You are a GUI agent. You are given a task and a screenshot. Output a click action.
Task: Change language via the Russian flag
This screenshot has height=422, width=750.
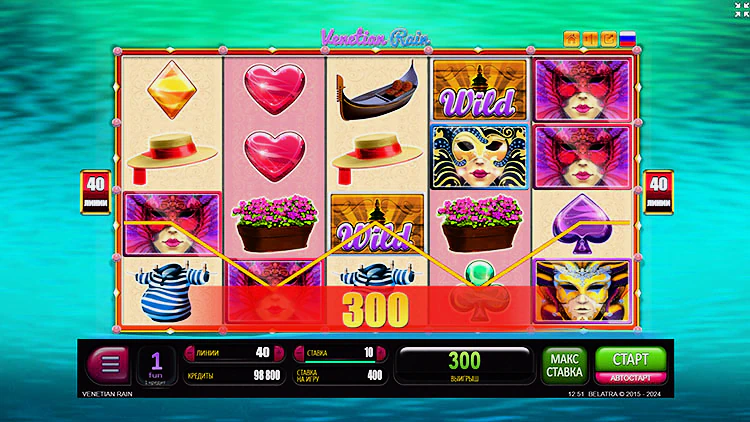[x=628, y=39]
